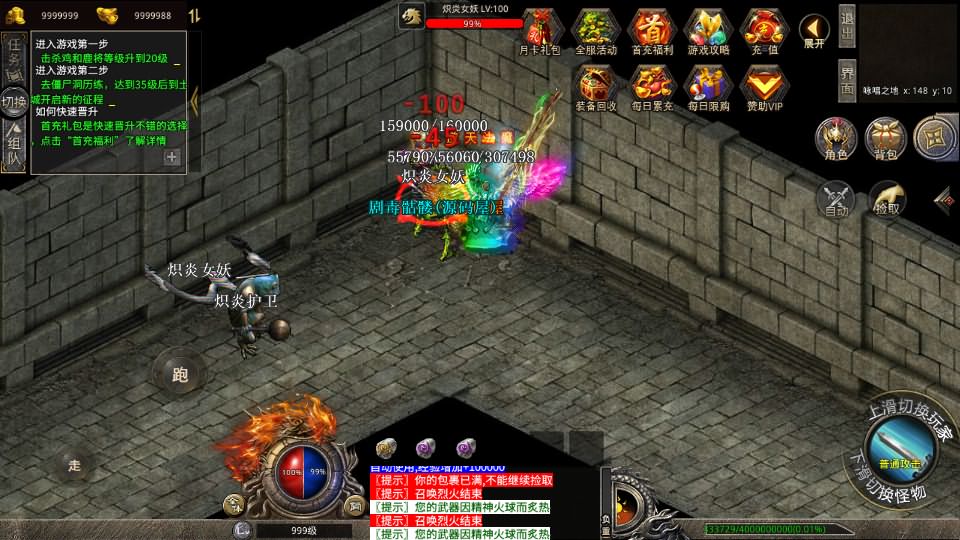Screen dimensions: 960x540
Task: Select the 任务 quest tab
Action: 14,55
